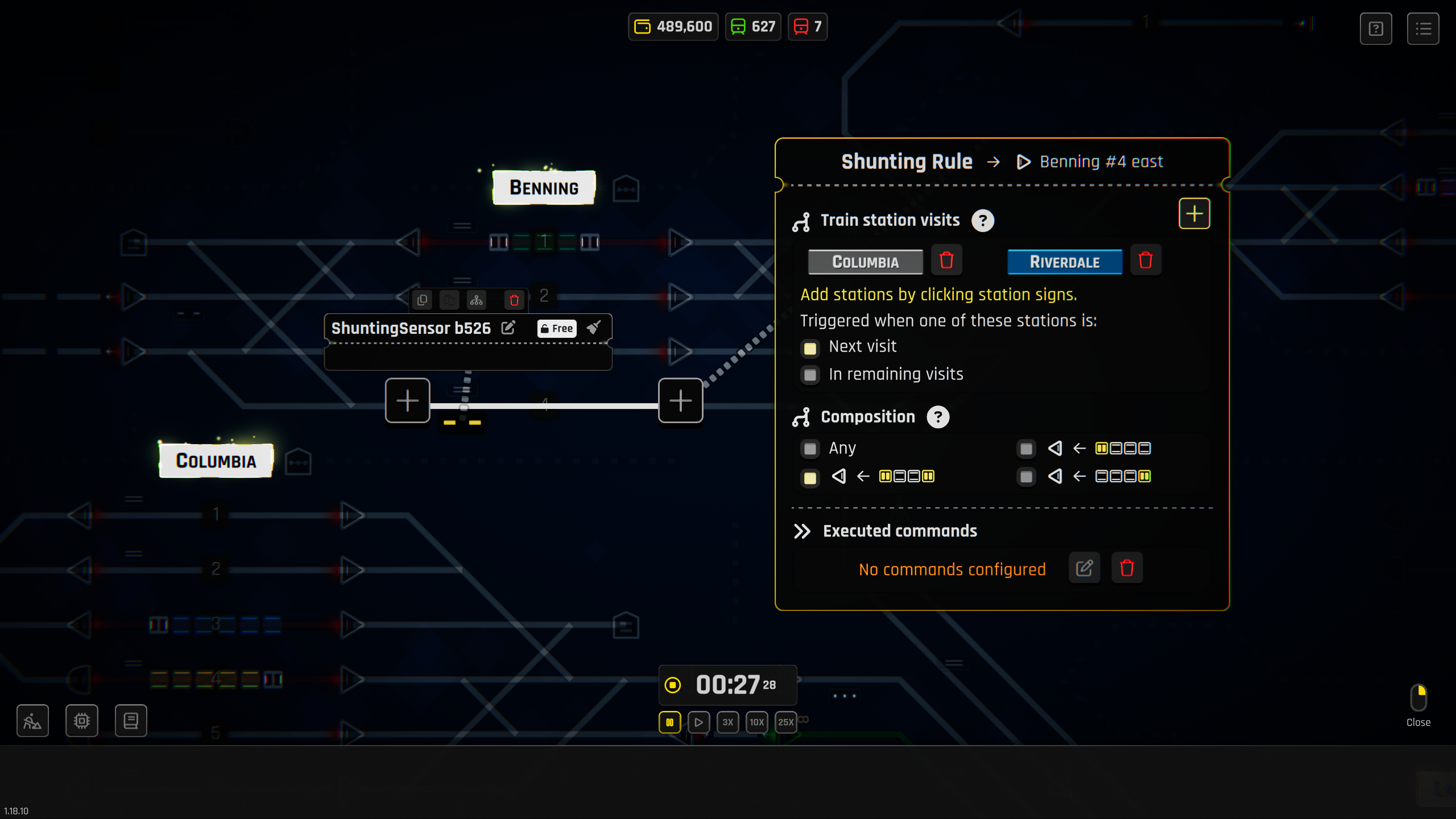Open the hierarchy view for the sensor
1456x819 pixels.
point(477,300)
